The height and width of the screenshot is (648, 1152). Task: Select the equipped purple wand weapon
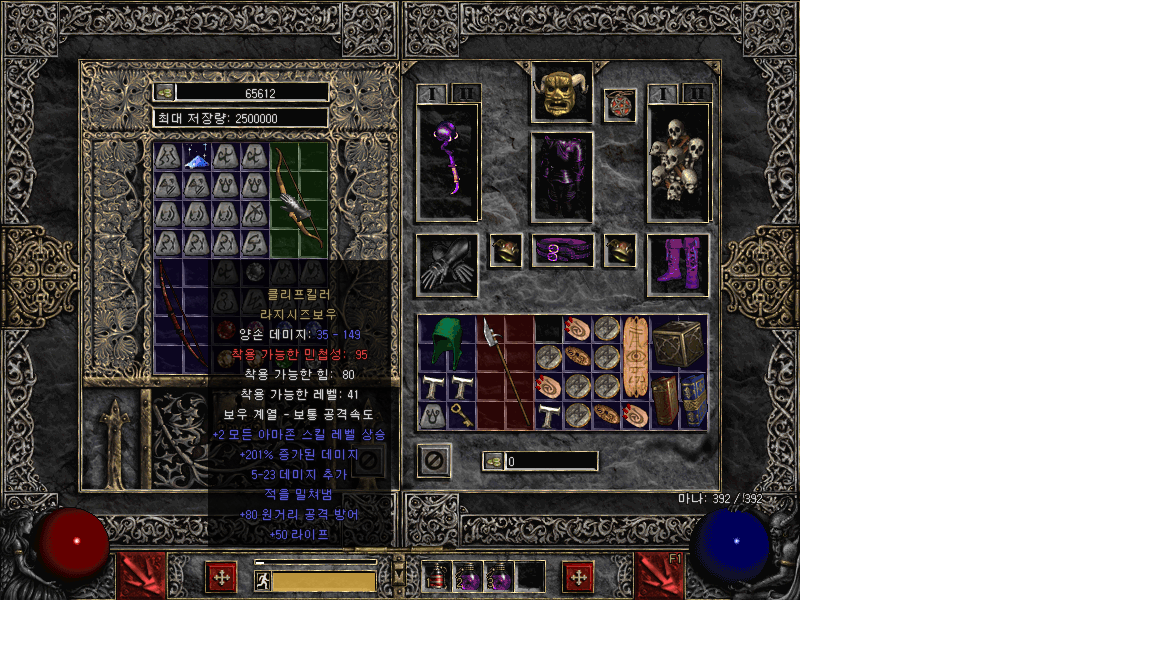pyautogui.click(x=447, y=161)
